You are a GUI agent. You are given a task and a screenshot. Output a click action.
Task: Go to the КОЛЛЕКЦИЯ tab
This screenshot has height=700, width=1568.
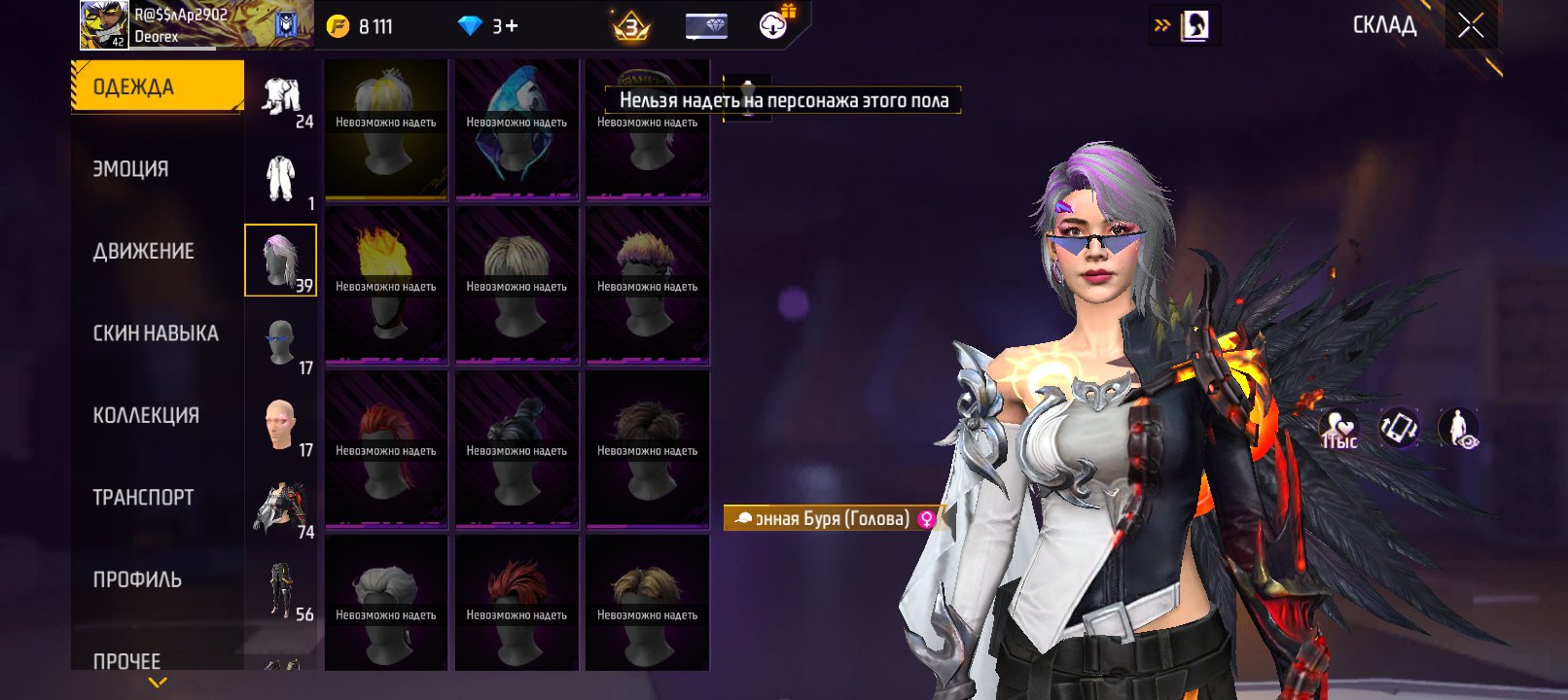[x=146, y=415]
